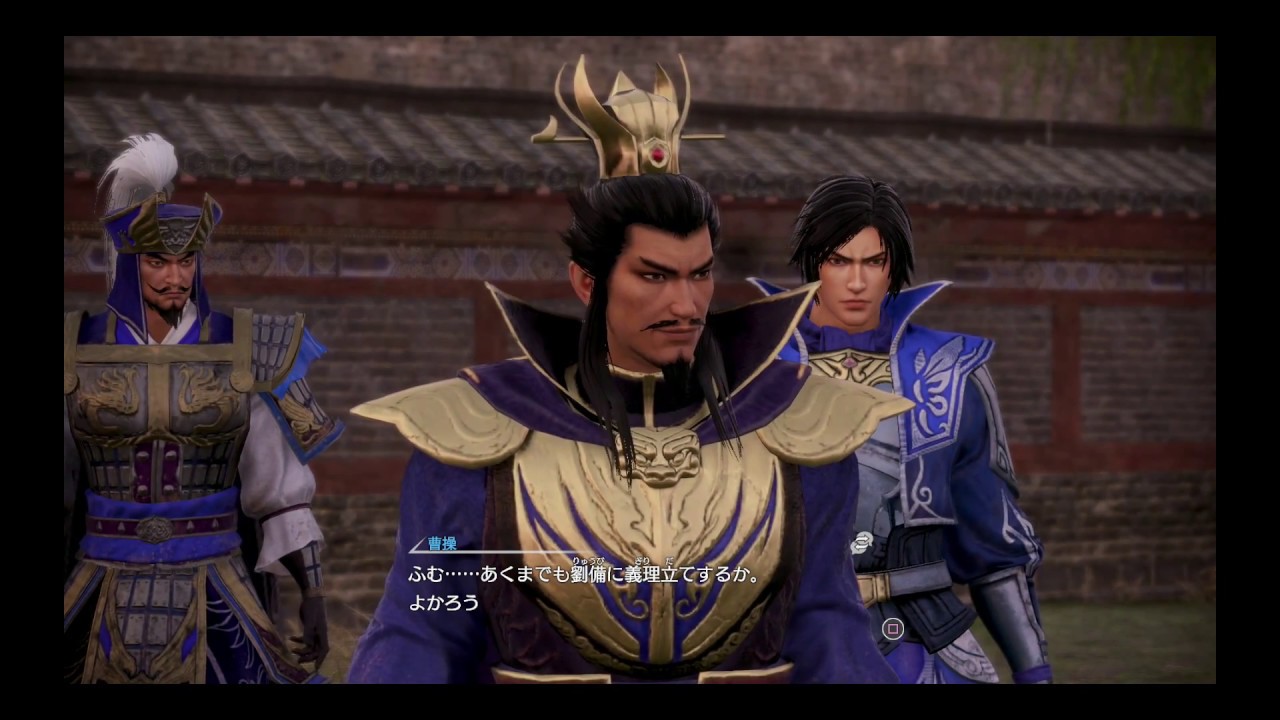Screen dimensions: 1280x720
Task: Click the cycling arrows inside the chat bubble
Action: pos(862,542)
